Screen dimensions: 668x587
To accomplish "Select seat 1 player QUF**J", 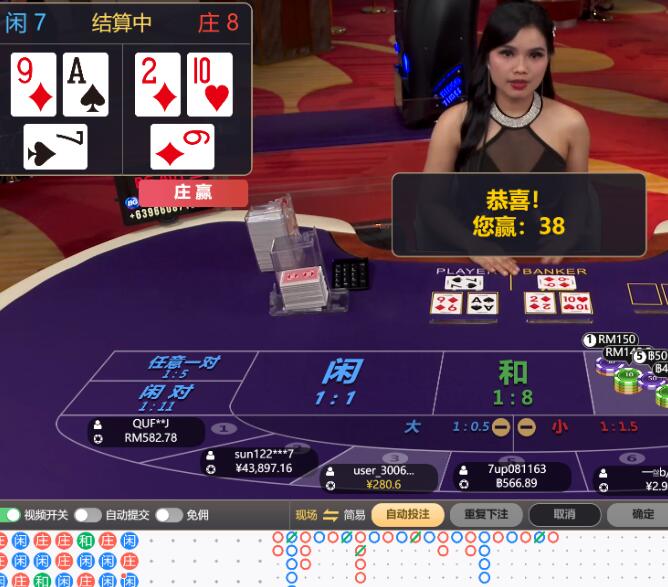I will 145,431.
